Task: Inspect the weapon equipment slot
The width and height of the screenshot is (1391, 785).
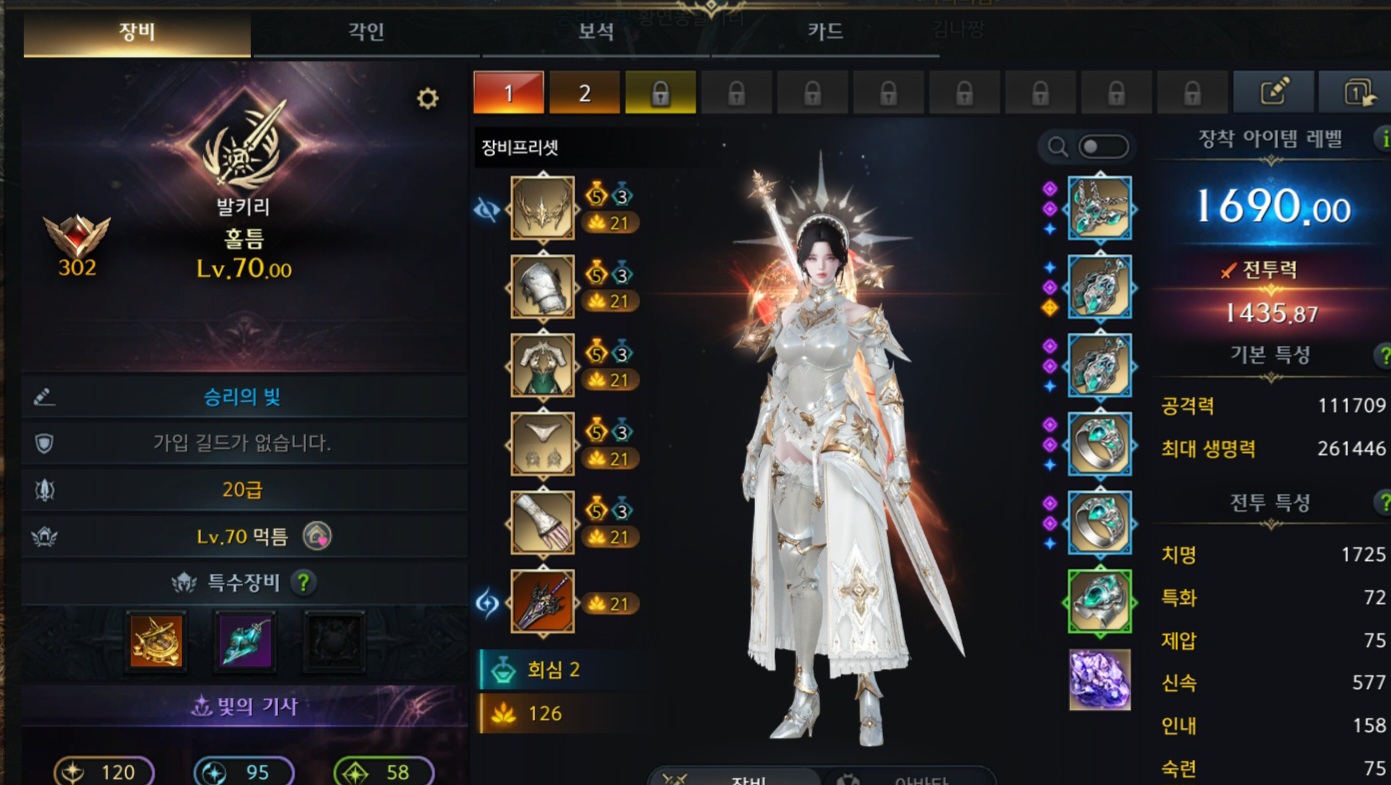Action: click(543, 601)
